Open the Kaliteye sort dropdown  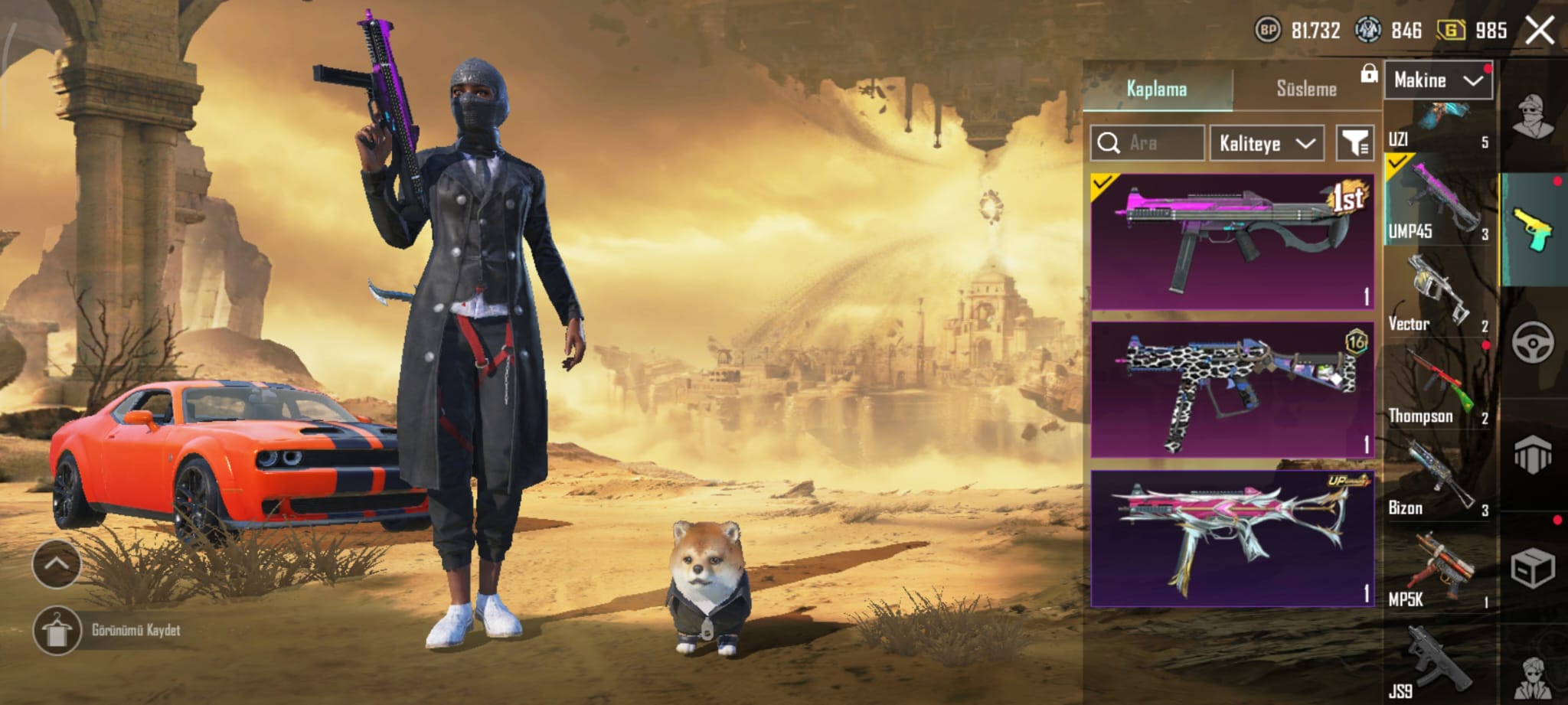coord(1266,143)
